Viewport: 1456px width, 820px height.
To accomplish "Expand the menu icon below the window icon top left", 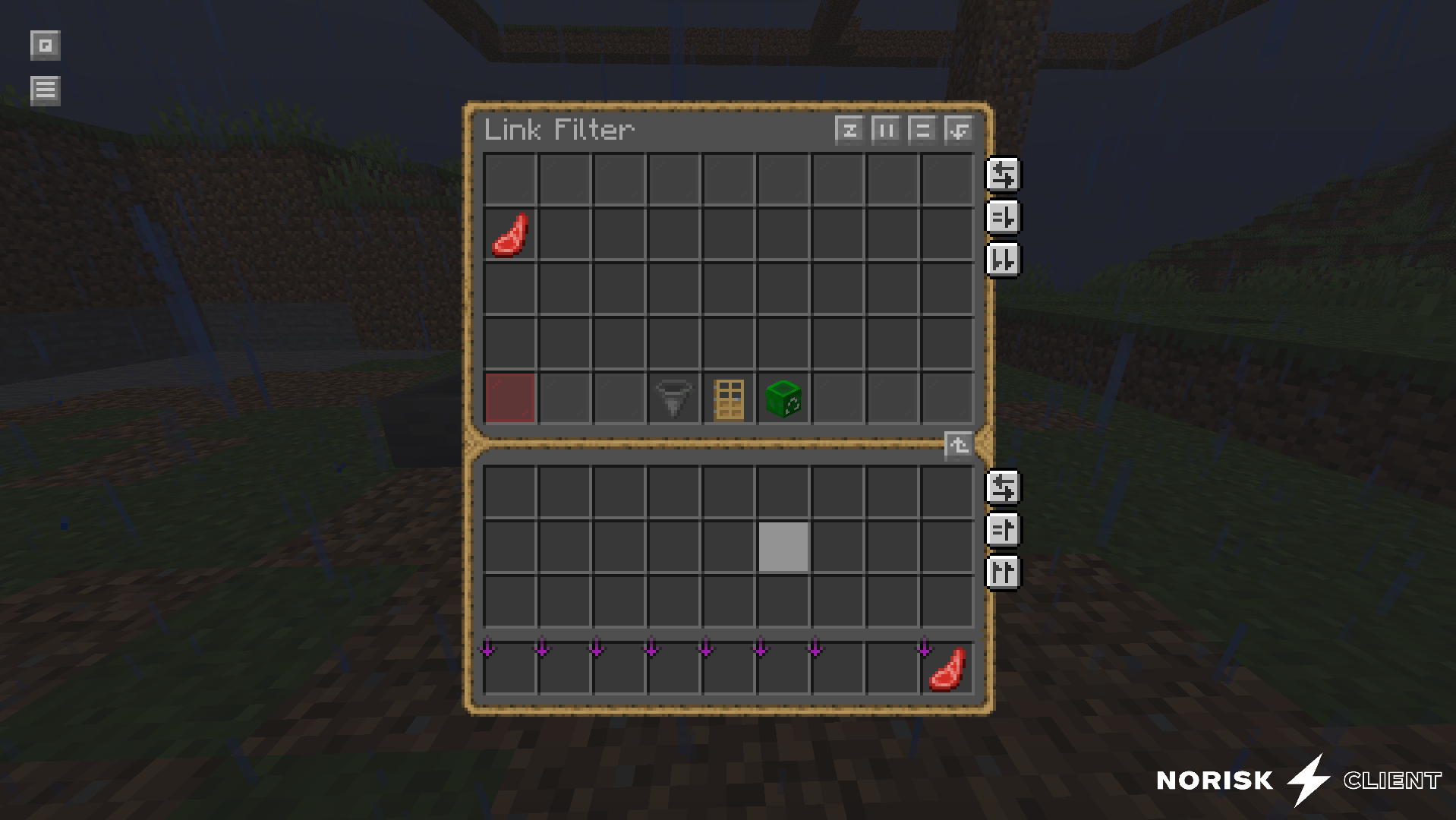I will click(45, 90).
